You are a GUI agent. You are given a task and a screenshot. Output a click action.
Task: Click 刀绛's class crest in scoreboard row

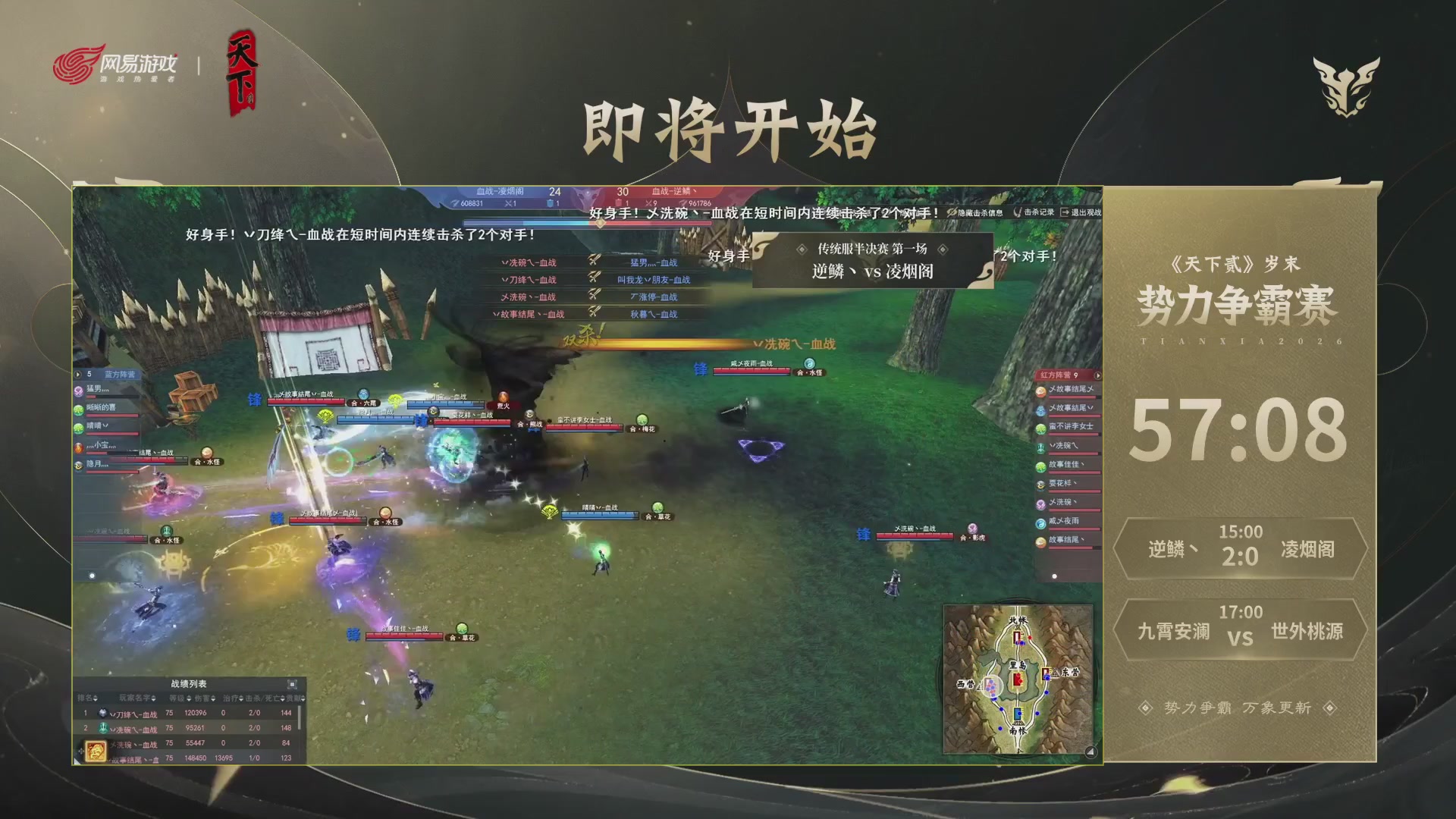pyautogui.click(x=105, y=713)
